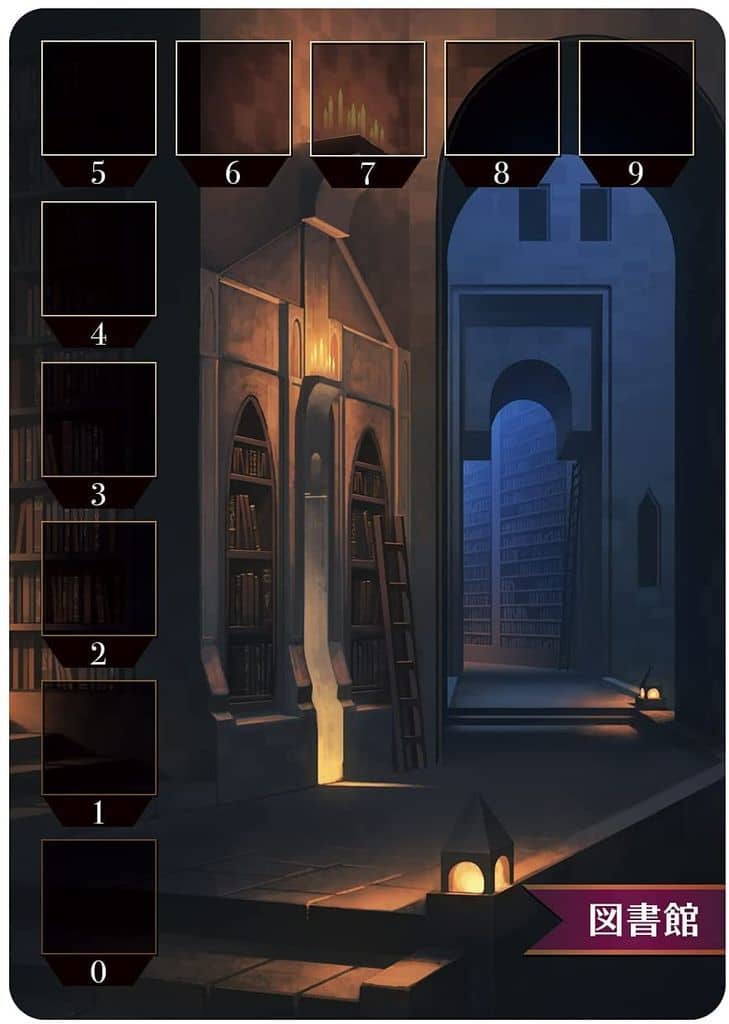Click the 図書館 location banner

tap(642, 919)
